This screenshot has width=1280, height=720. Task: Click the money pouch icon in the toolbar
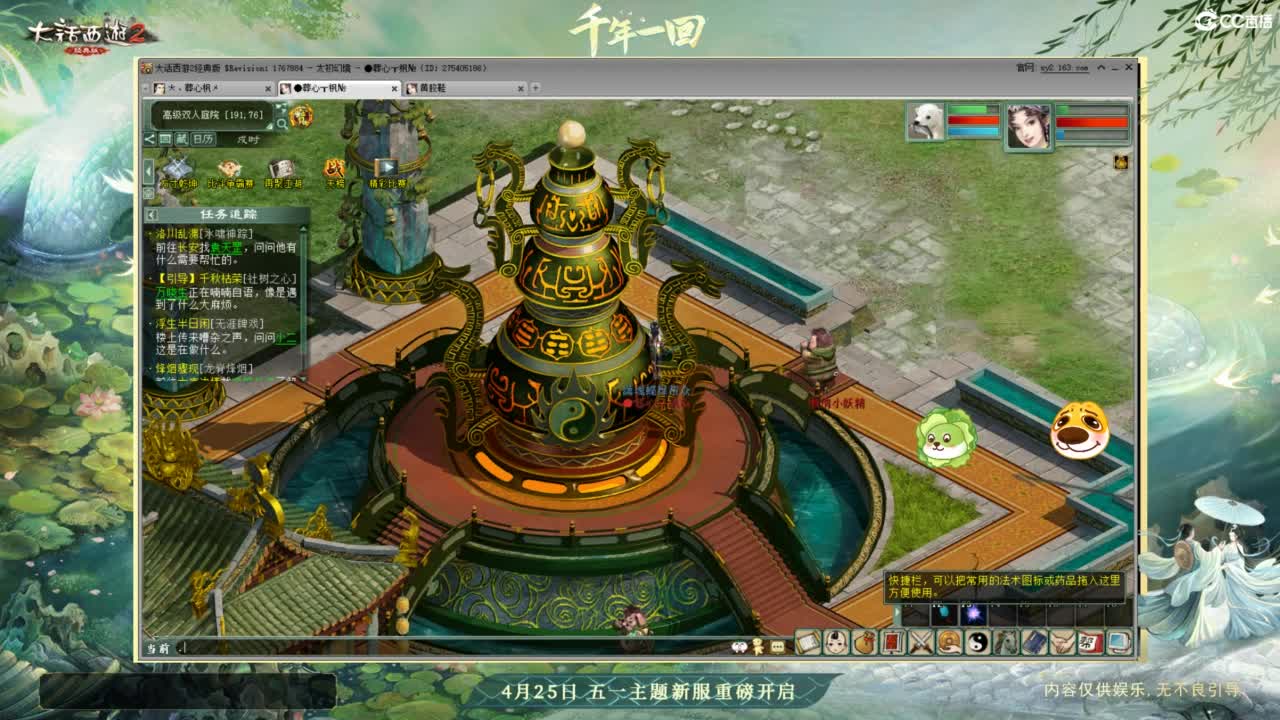(x=863, y=643)
